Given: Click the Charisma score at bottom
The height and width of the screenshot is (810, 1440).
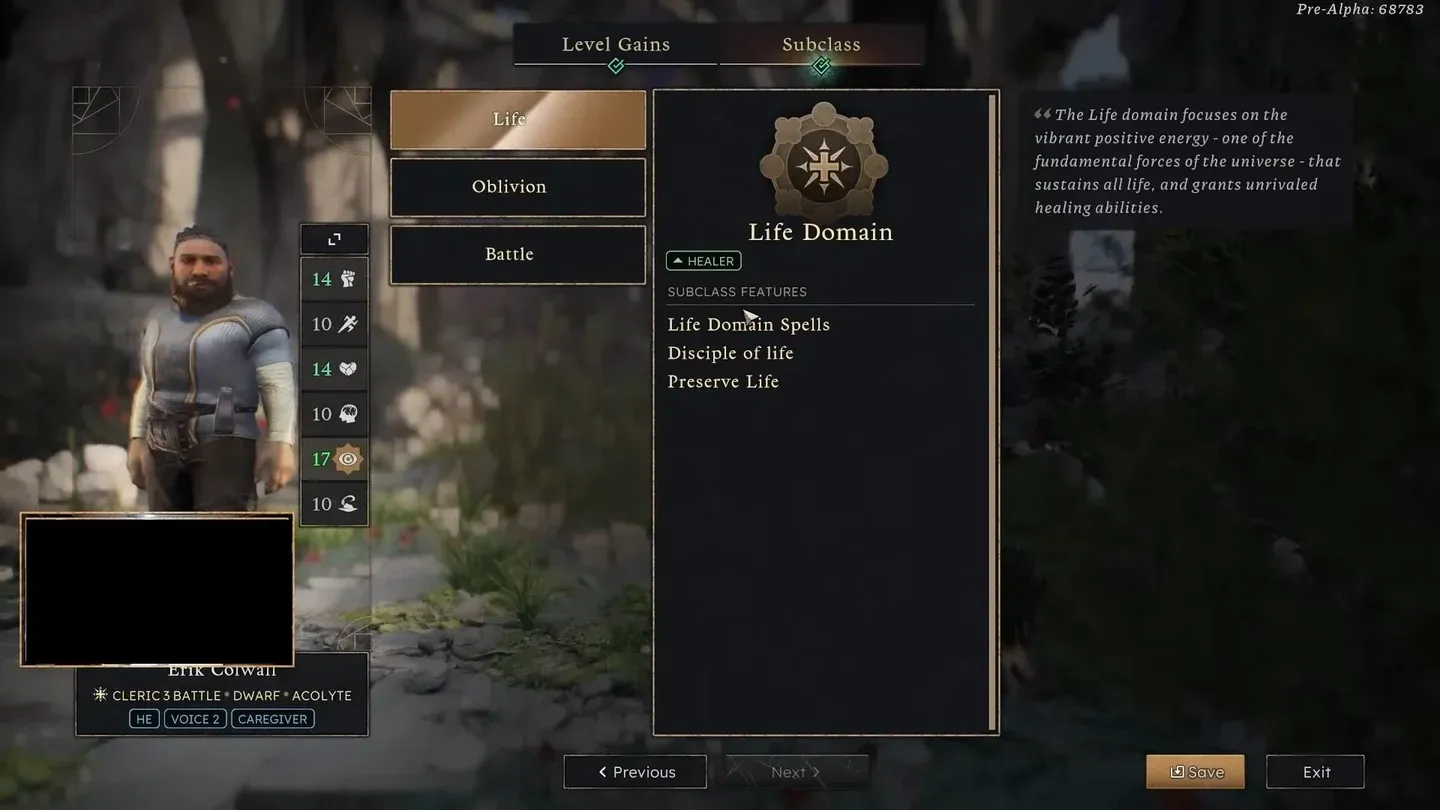Looking at the screenshot, I should tap(334, 504).
